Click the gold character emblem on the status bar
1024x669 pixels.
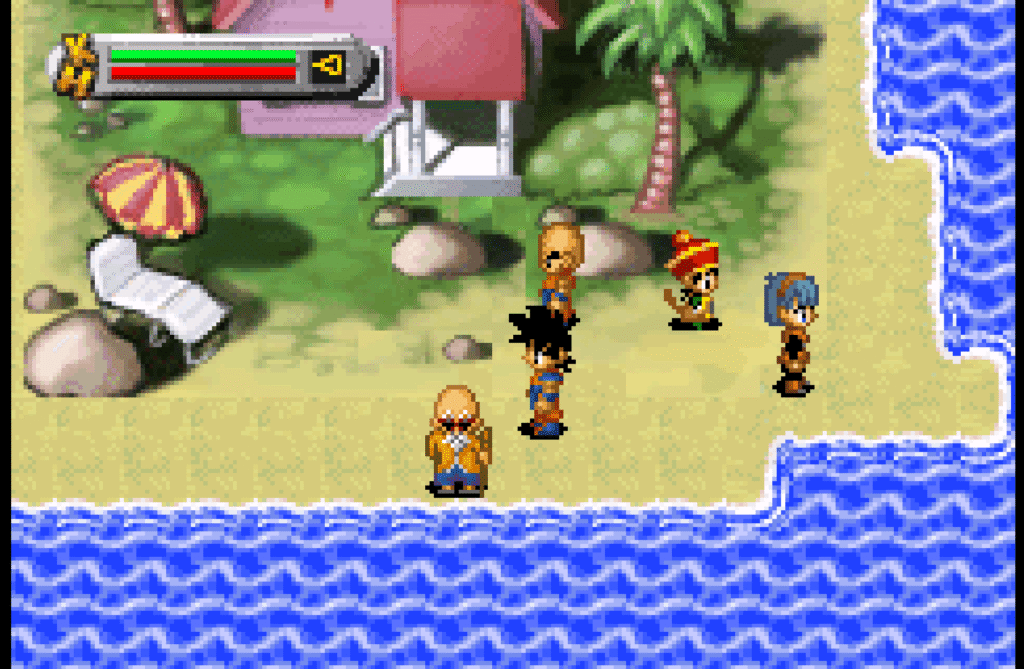click(76, 65)
